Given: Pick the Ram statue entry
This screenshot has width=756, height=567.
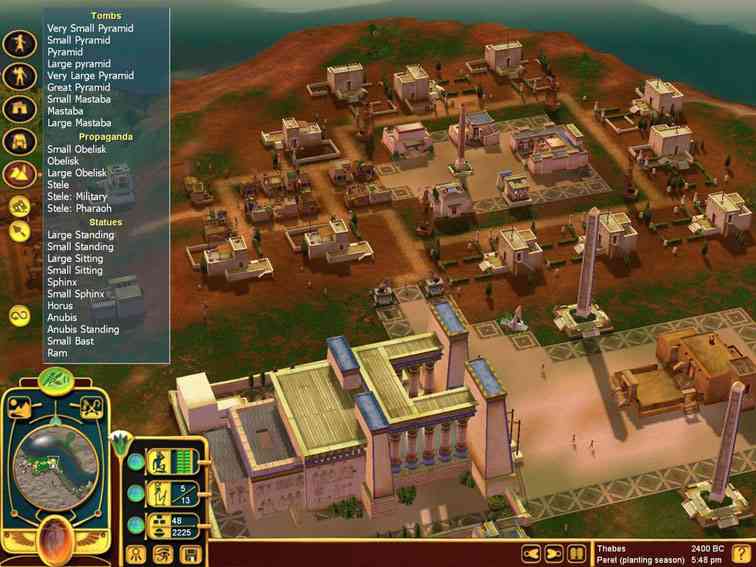Looking at the screenshot, I should click(x=57, y=353).
